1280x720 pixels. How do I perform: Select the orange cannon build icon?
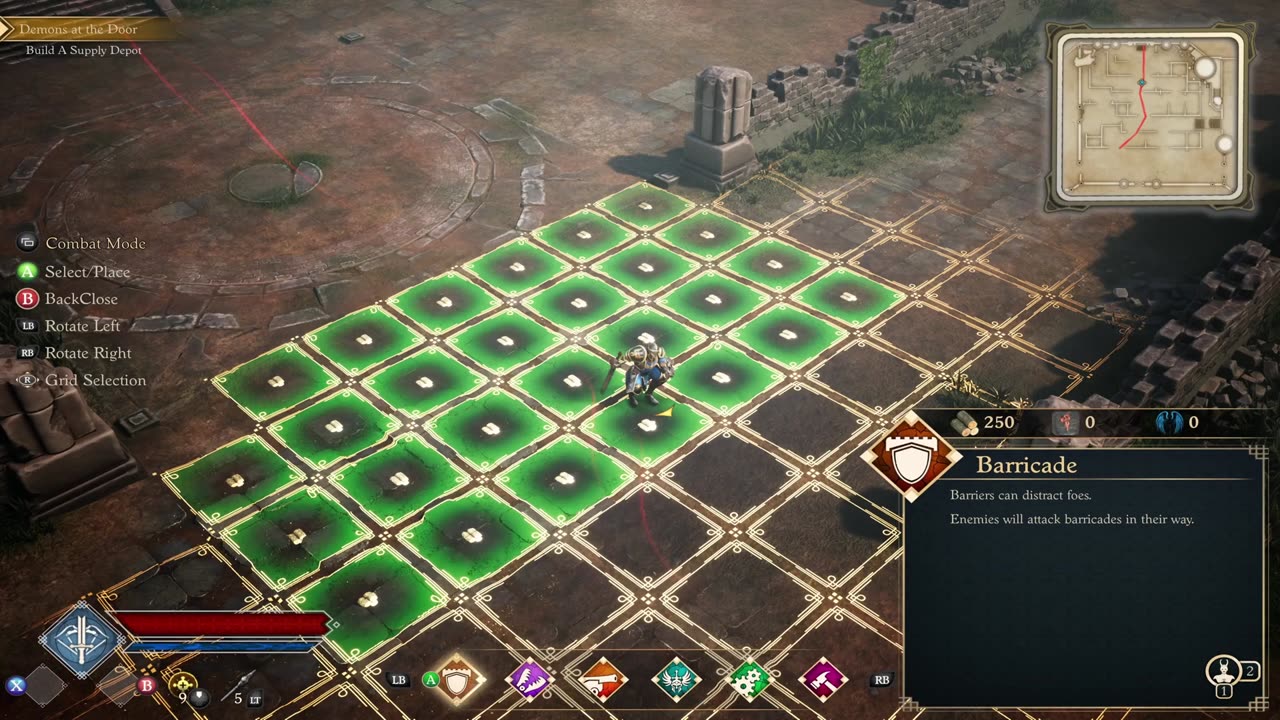coord(603,680)
